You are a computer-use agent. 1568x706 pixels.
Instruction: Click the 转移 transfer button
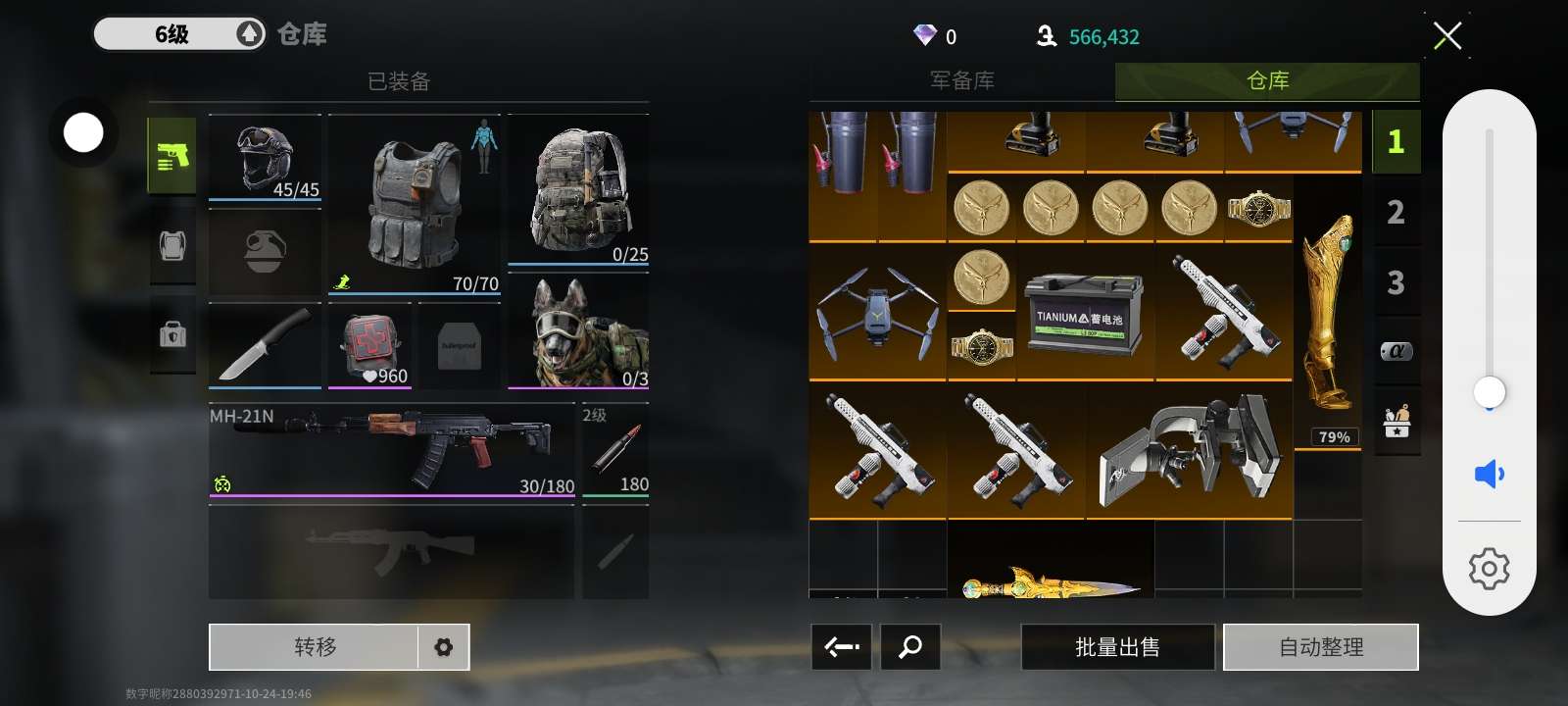click(315, 647)
